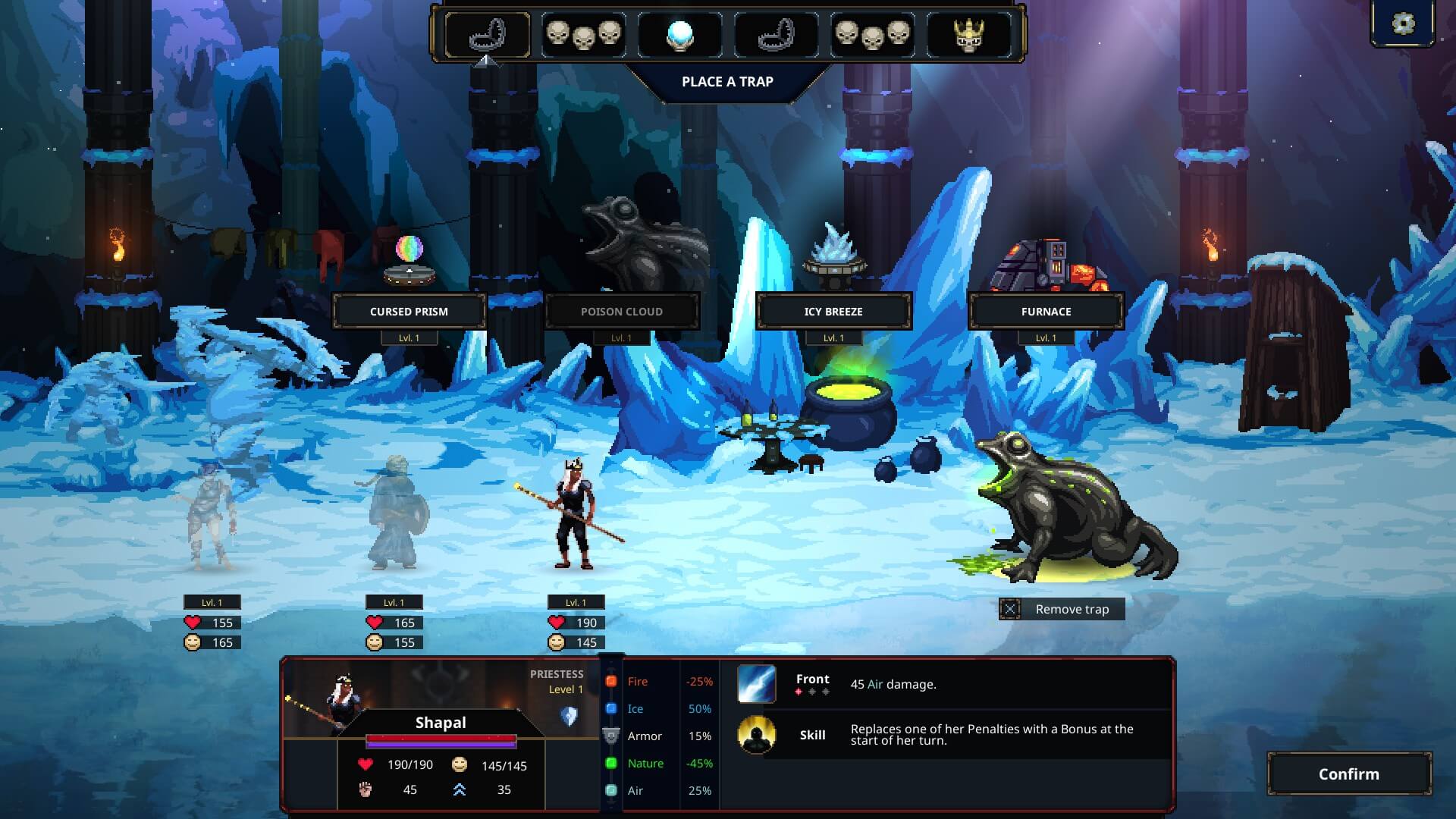The image size is (1456, 819).
Task: Open the gear settings menu
Action: click(x=1403, y=24)
